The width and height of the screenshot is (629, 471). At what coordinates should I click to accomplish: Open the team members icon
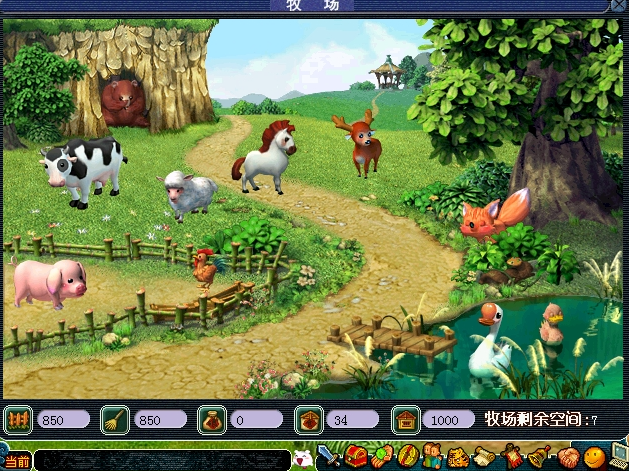pos(433,458)
